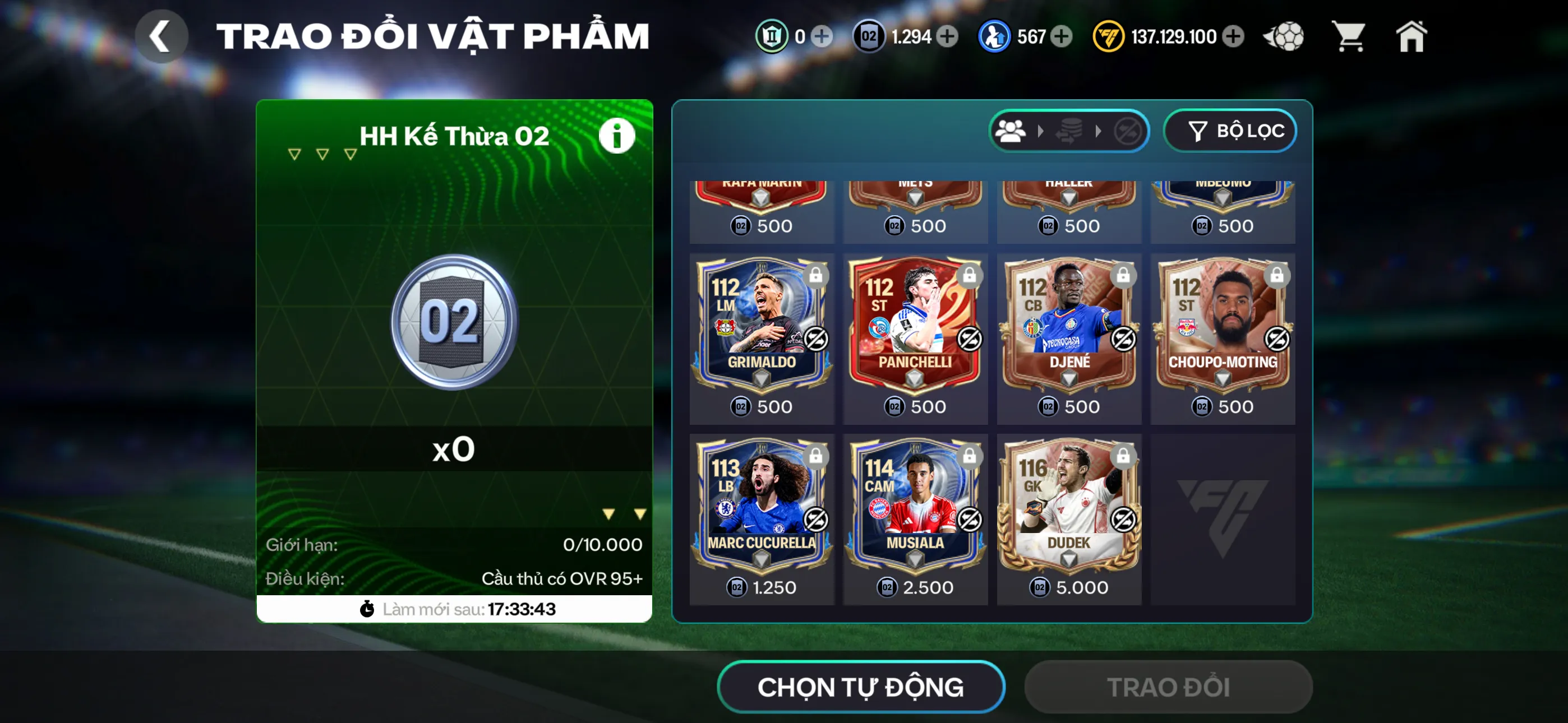Toggle the lock on the Grimaldo card

pos(814,275)
